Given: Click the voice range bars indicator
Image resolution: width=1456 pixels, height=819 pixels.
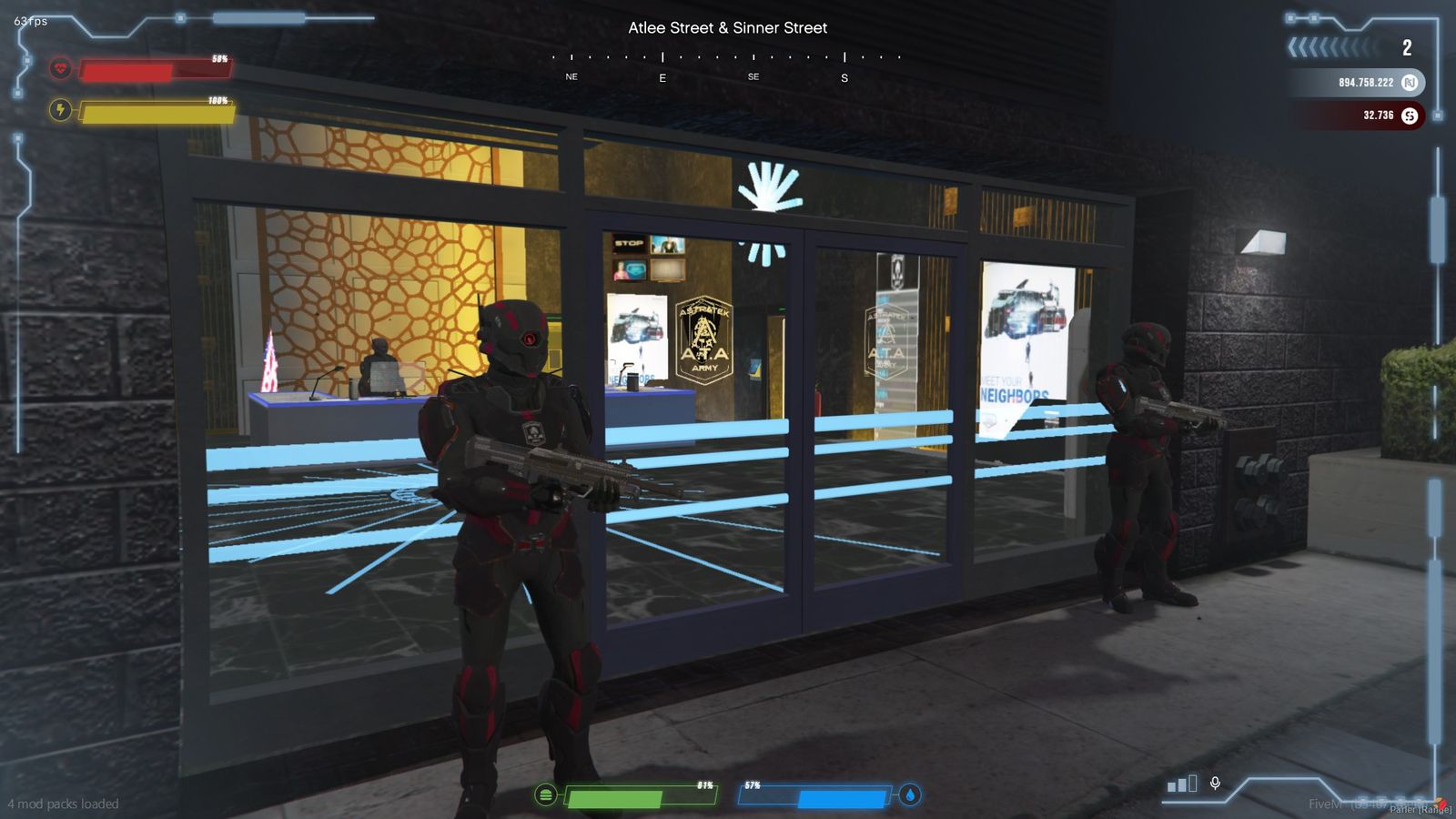Looking at the screenshot, I should coord(1182,784).
